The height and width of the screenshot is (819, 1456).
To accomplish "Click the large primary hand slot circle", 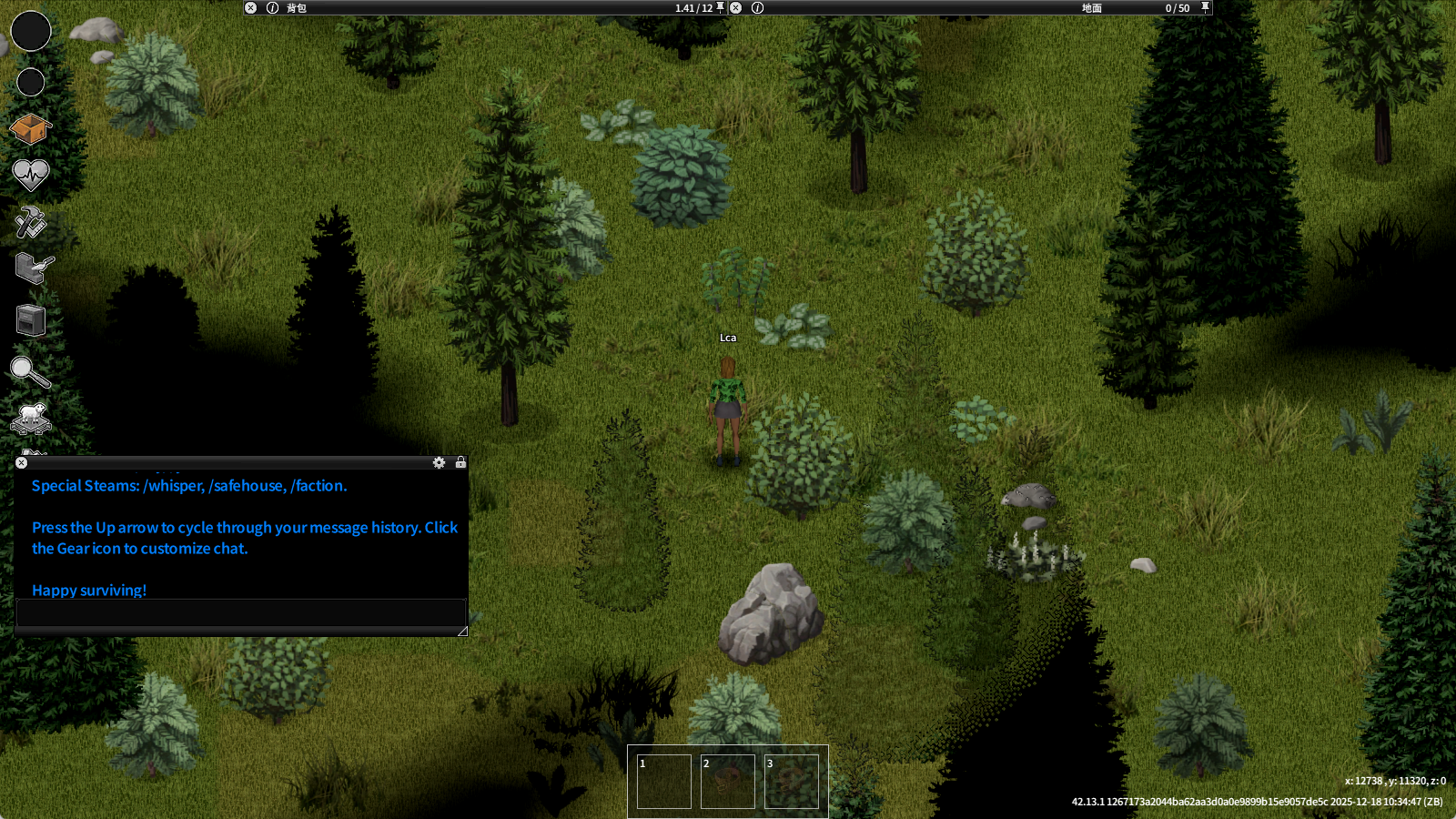I will pyautogui.click(x=31, y=31).
